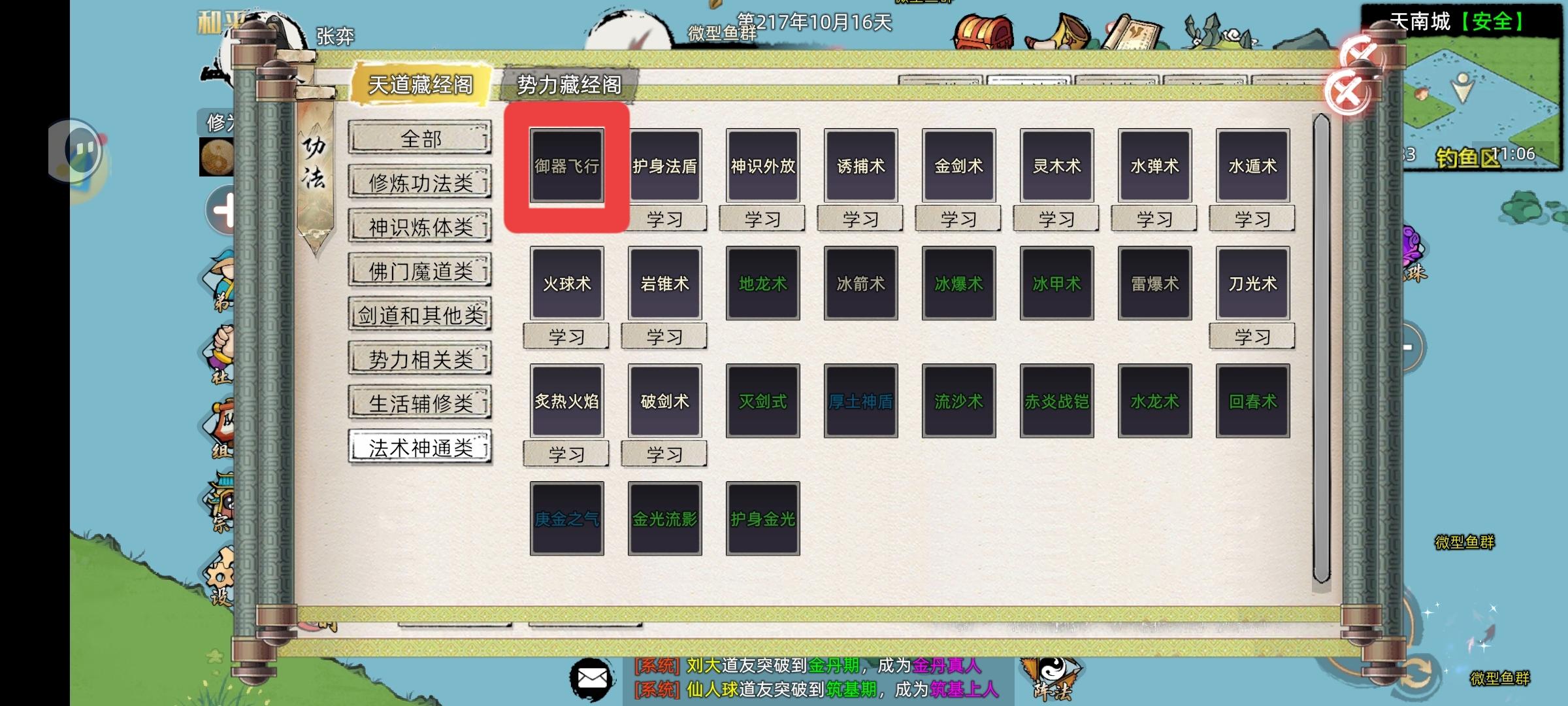Open the 破剑术 skill icon
This screenshot has height=706, width=1568.
click(664, 401)
